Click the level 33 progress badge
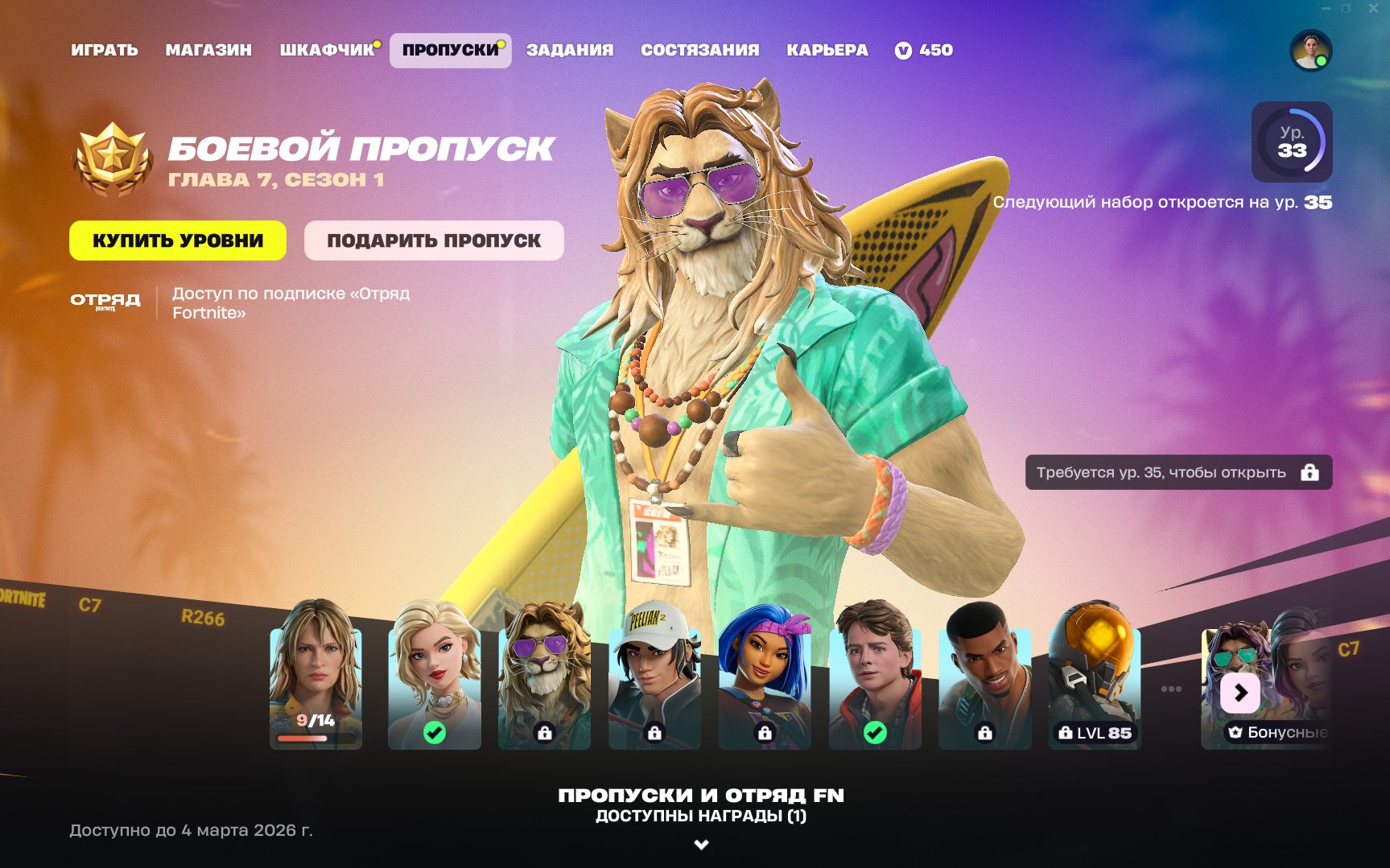The image size is (1390, 868). [1291, 142]
